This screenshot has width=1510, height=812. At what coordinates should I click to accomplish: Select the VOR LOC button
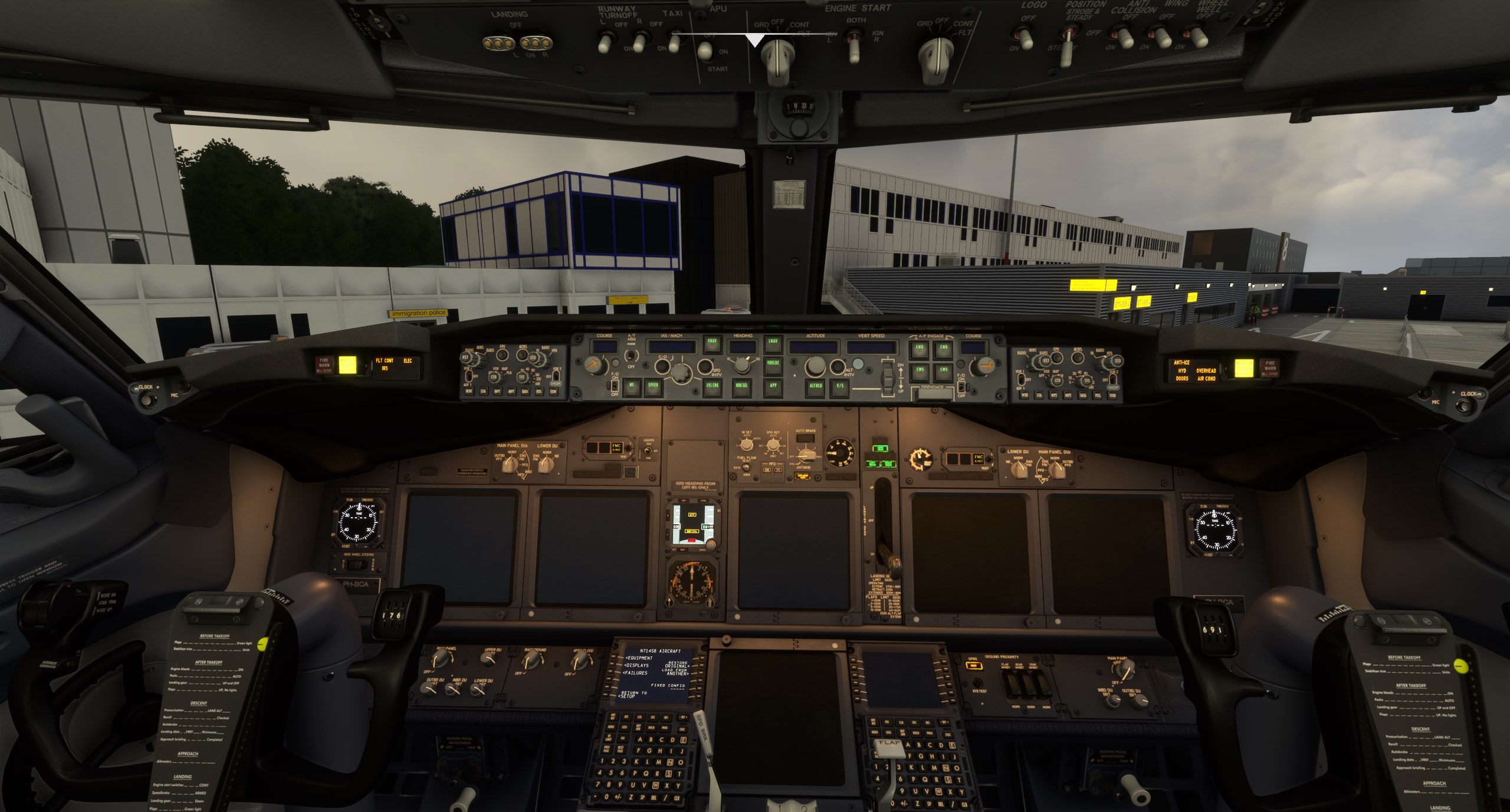point(772,364)
